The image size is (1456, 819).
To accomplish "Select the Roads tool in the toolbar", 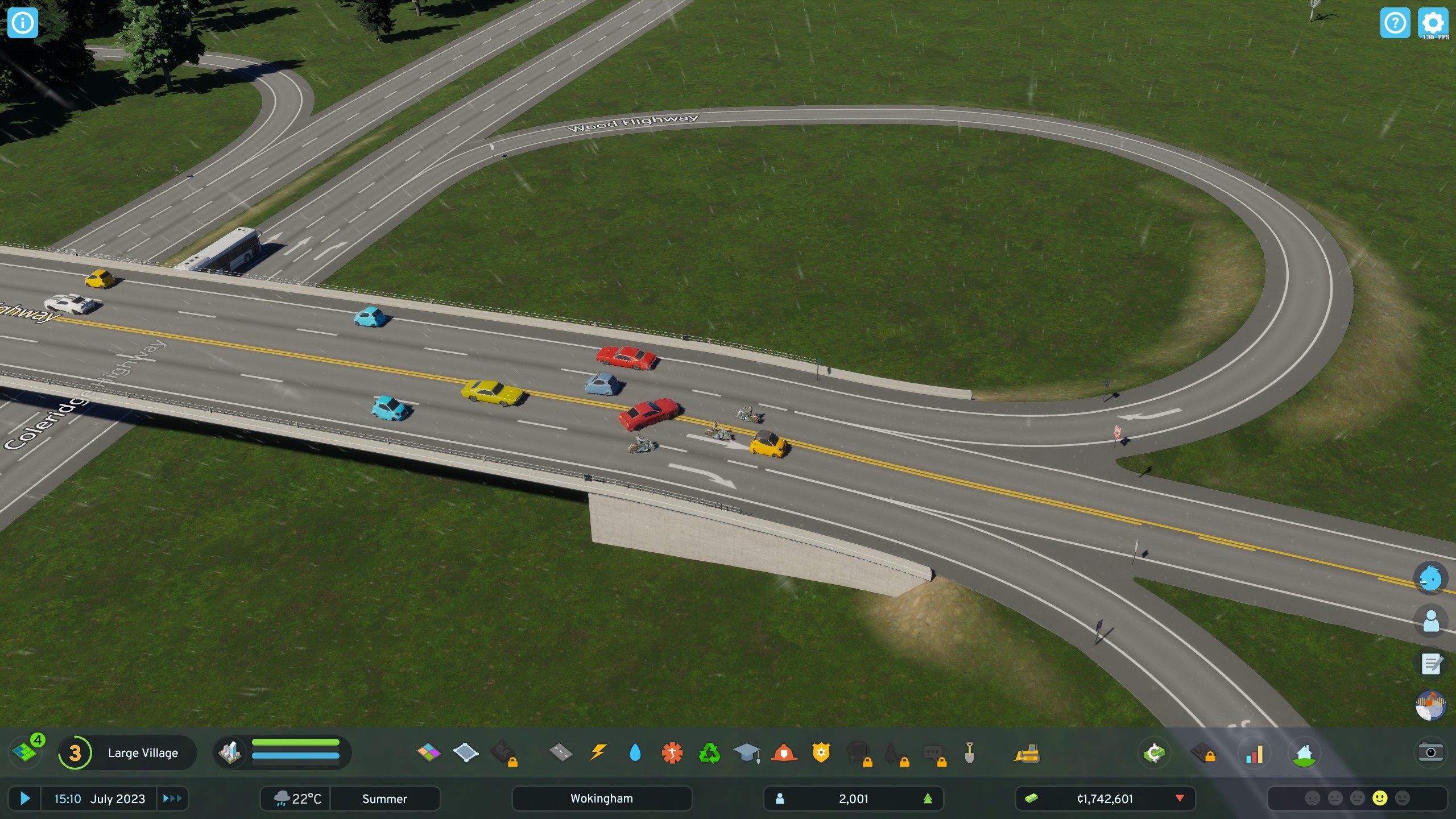I will 560,752.
